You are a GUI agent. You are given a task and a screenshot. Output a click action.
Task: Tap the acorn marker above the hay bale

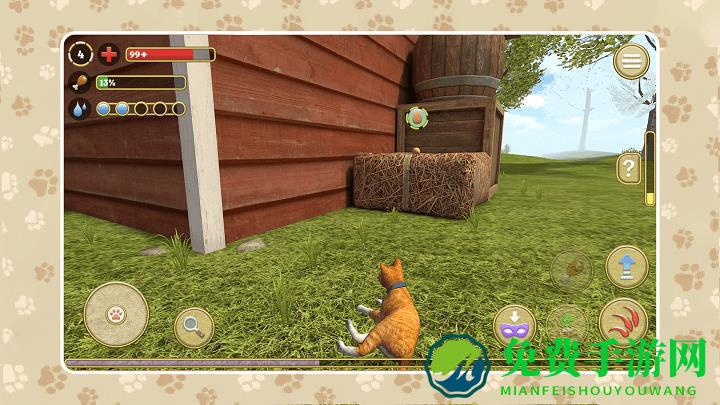[415, 119]
